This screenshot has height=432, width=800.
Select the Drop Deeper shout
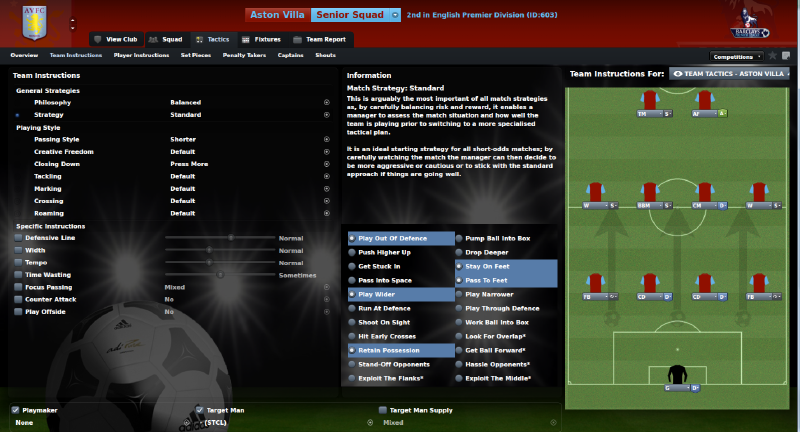(486, 252)
